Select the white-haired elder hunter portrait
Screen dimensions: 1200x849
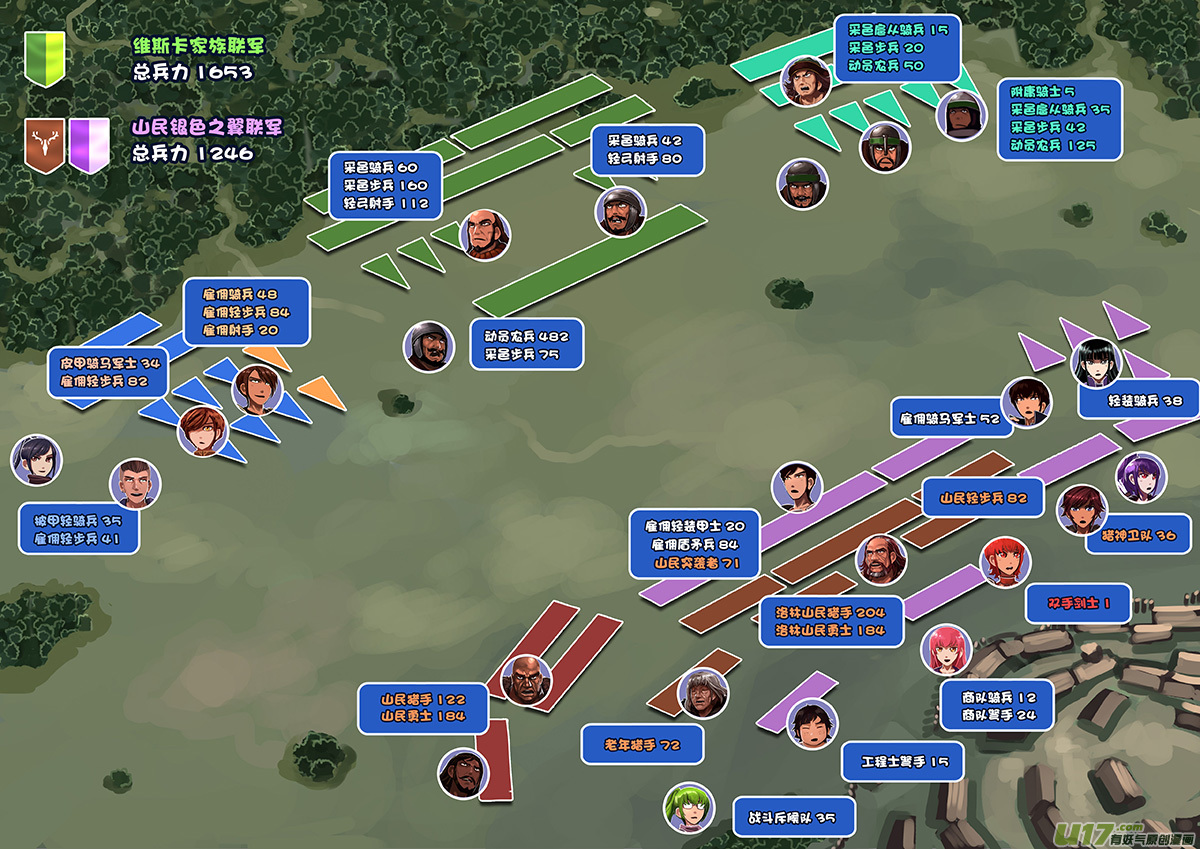[703, 693]
